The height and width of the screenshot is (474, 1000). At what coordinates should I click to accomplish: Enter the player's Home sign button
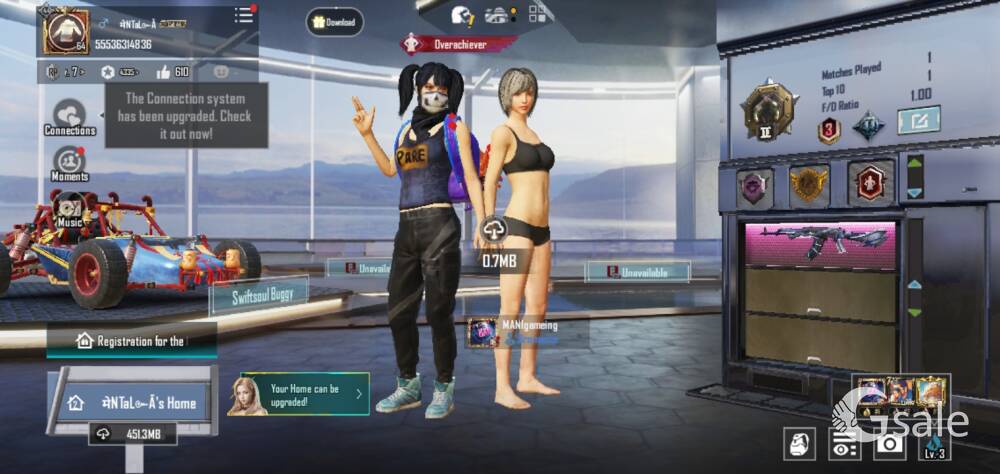[135, 402]
